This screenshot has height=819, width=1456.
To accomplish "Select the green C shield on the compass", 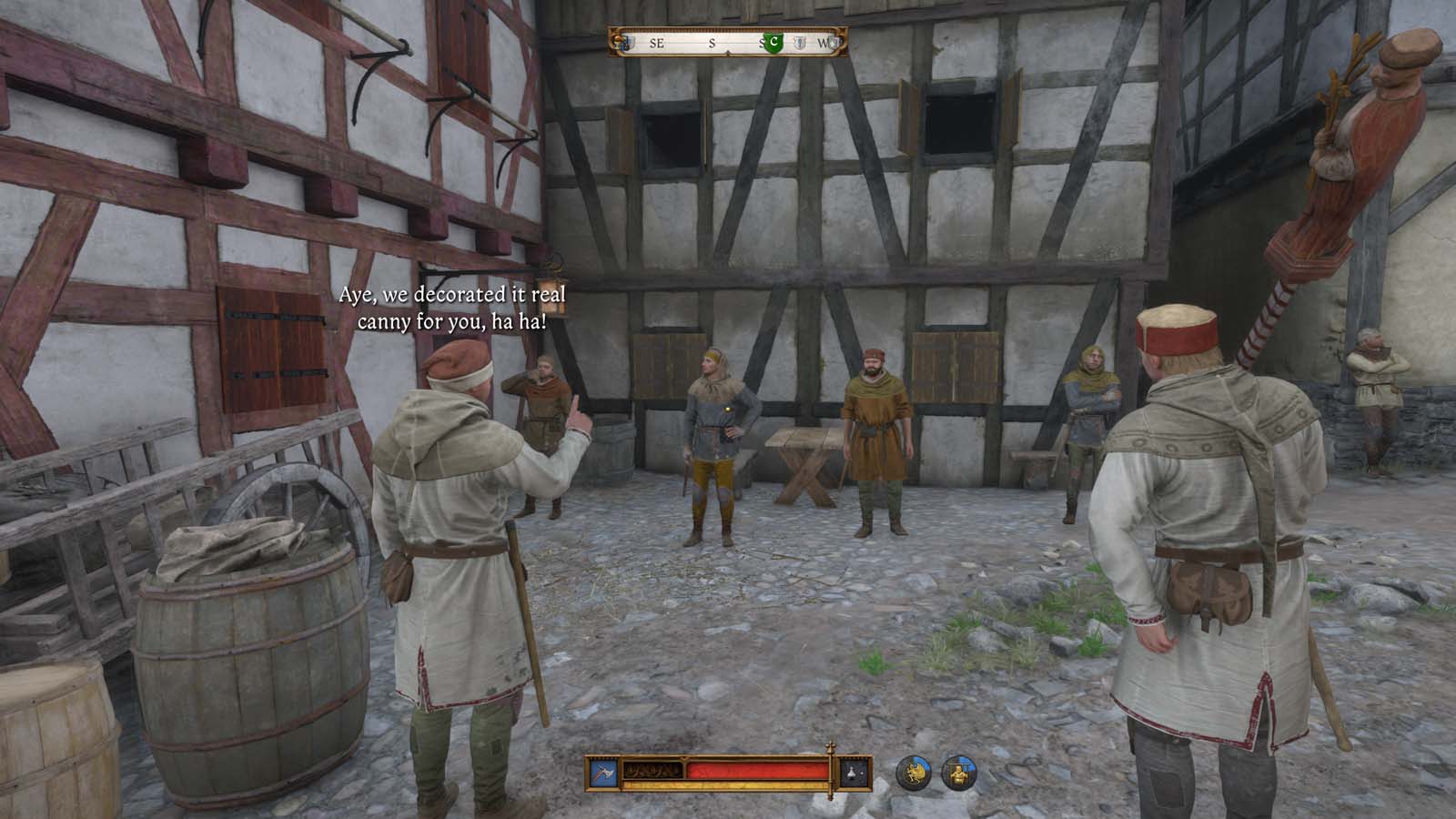I will [x=774, y=41].
